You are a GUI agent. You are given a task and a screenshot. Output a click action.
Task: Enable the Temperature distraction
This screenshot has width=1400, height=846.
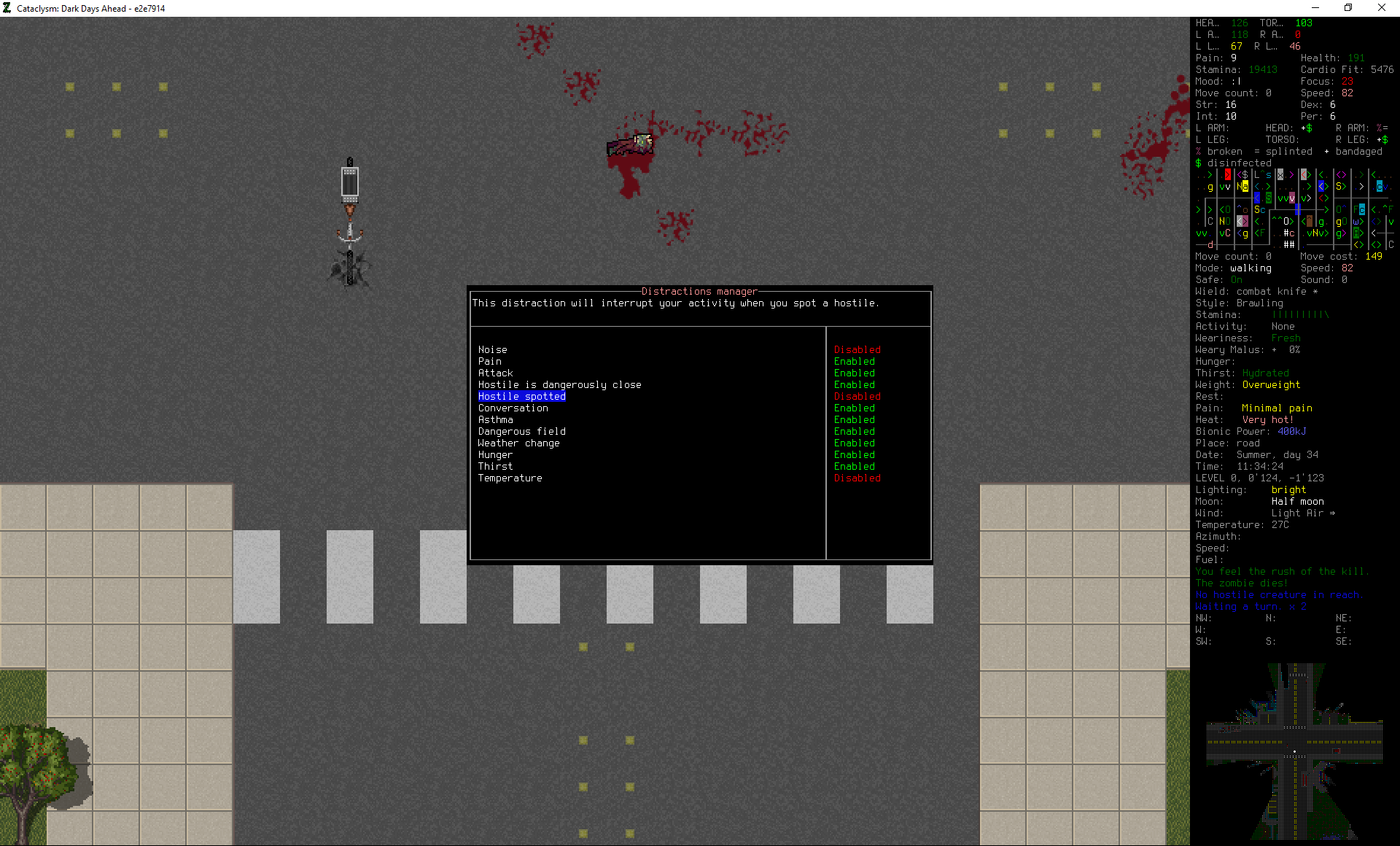[x=510, y=478]
